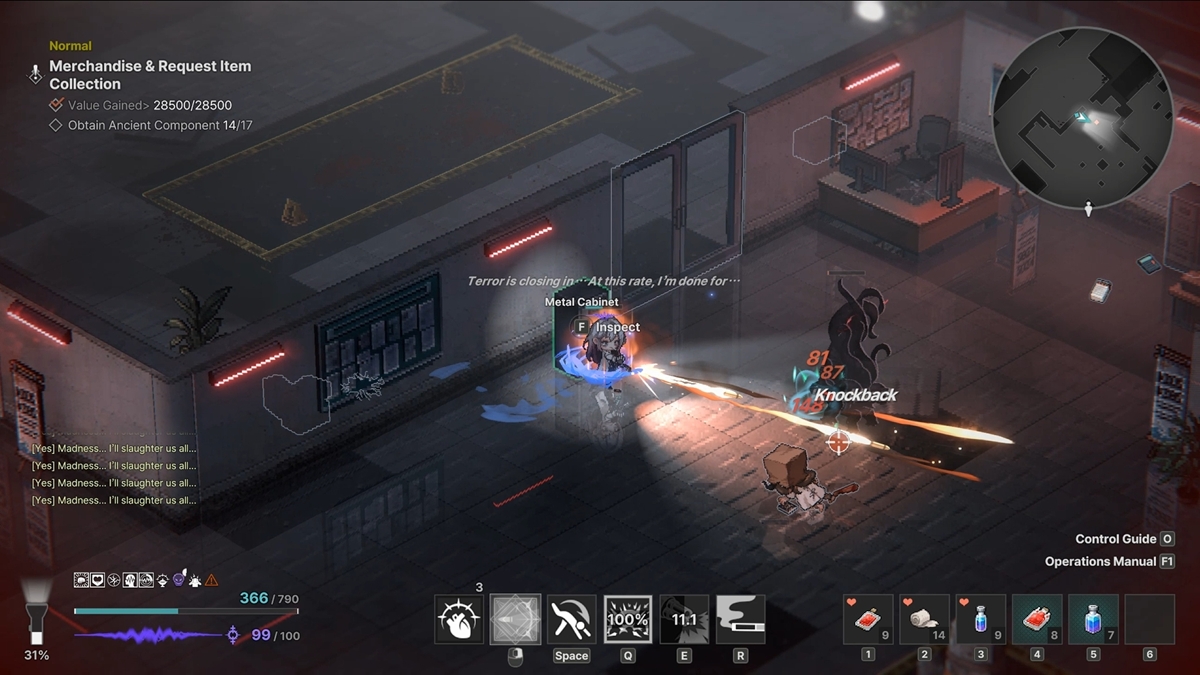Image resolution: width=1200 pixels, height=675 pixels.
Task: Click the gun skill on cooldown
Action: click(x=684, y=620)
